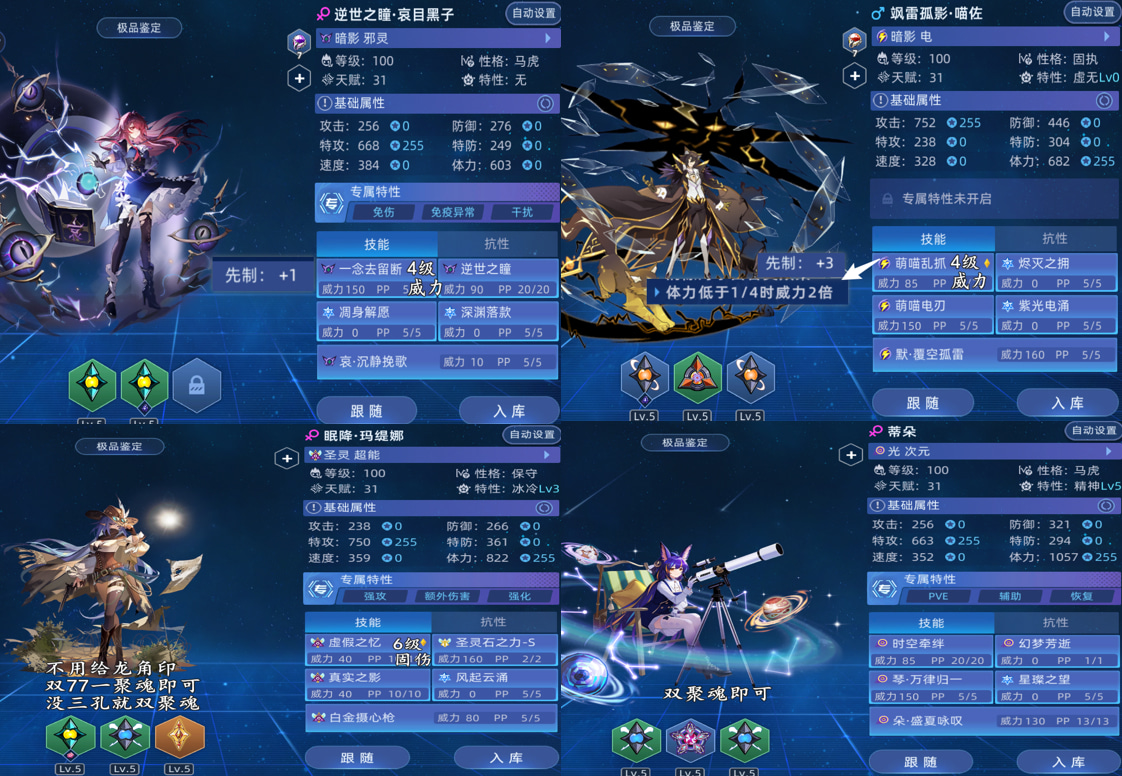Choose the 哀·沉静挽歌 skill row
This screenshot has width=1122, height=776.
(437, 362)
